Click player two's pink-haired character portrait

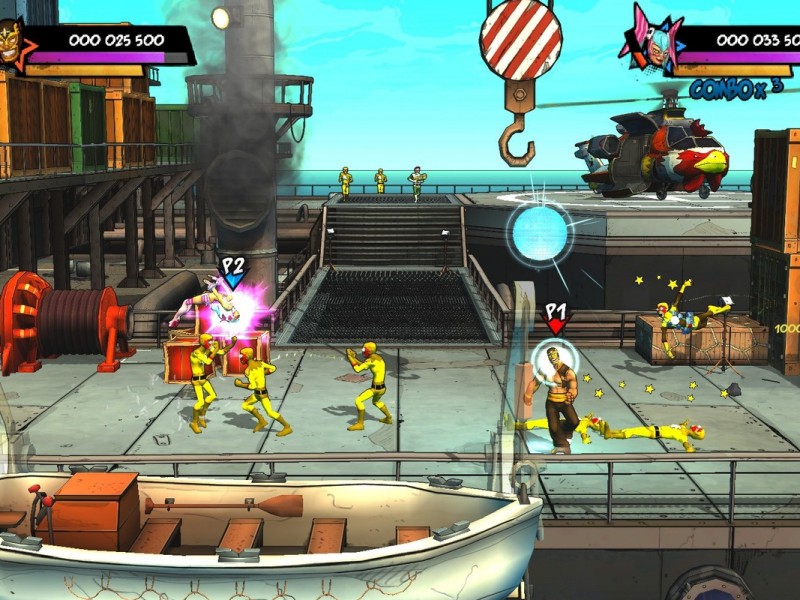click(x=652, y=42)
